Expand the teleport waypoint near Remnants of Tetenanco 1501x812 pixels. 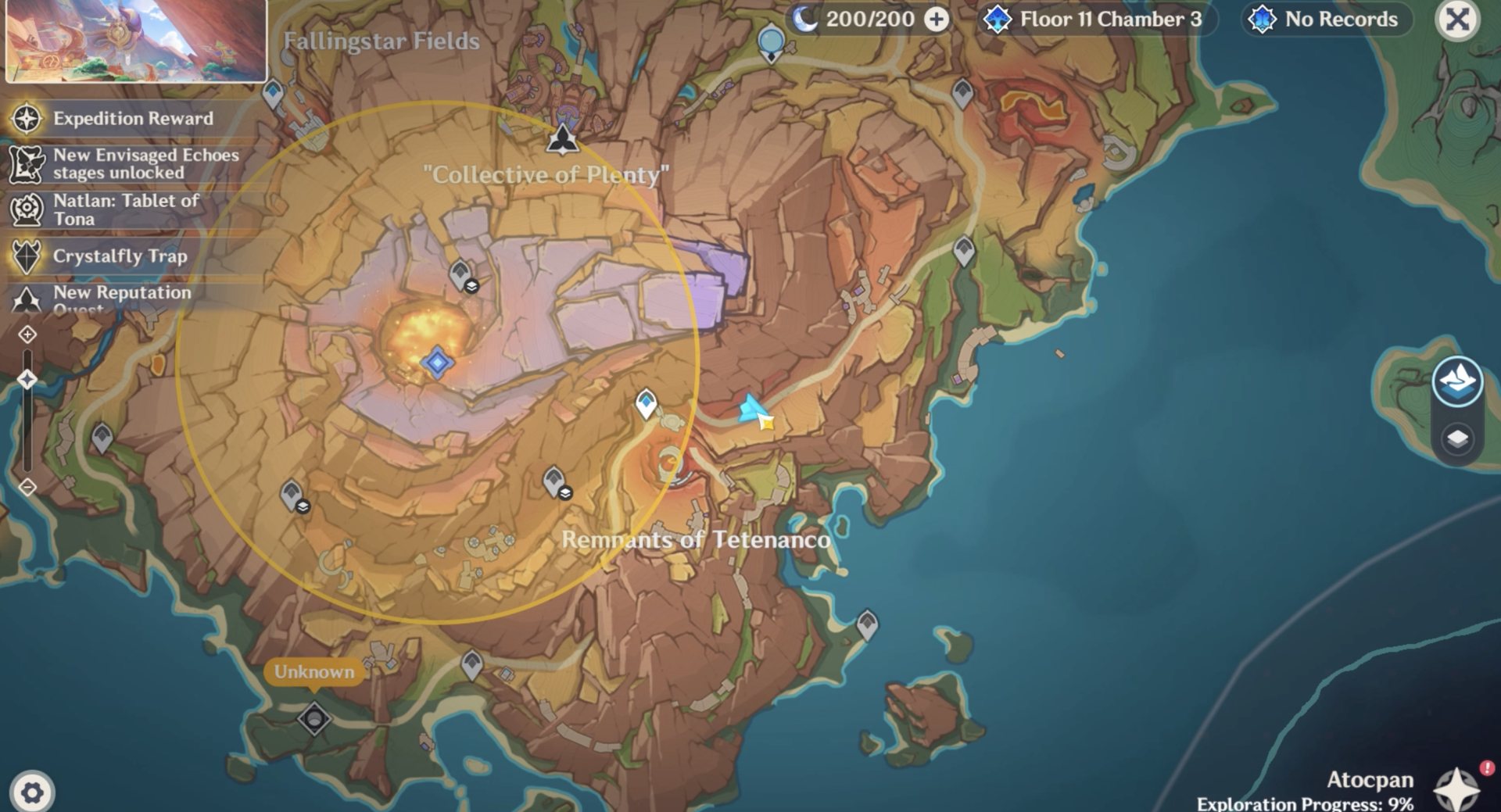(x=647, y=403)
